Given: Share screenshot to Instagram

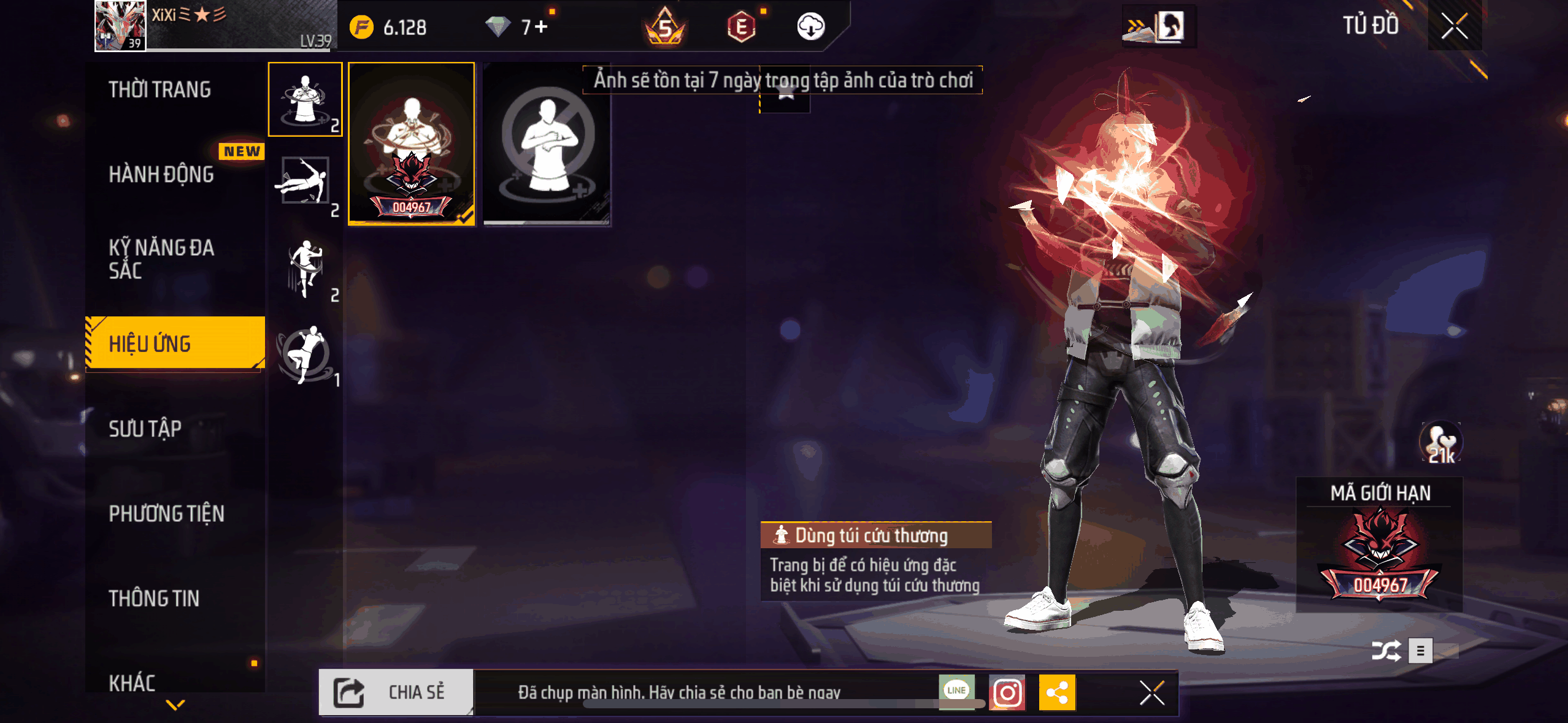Looking at the screenshot, I should pyautogui.click(x=1007, y=693).
